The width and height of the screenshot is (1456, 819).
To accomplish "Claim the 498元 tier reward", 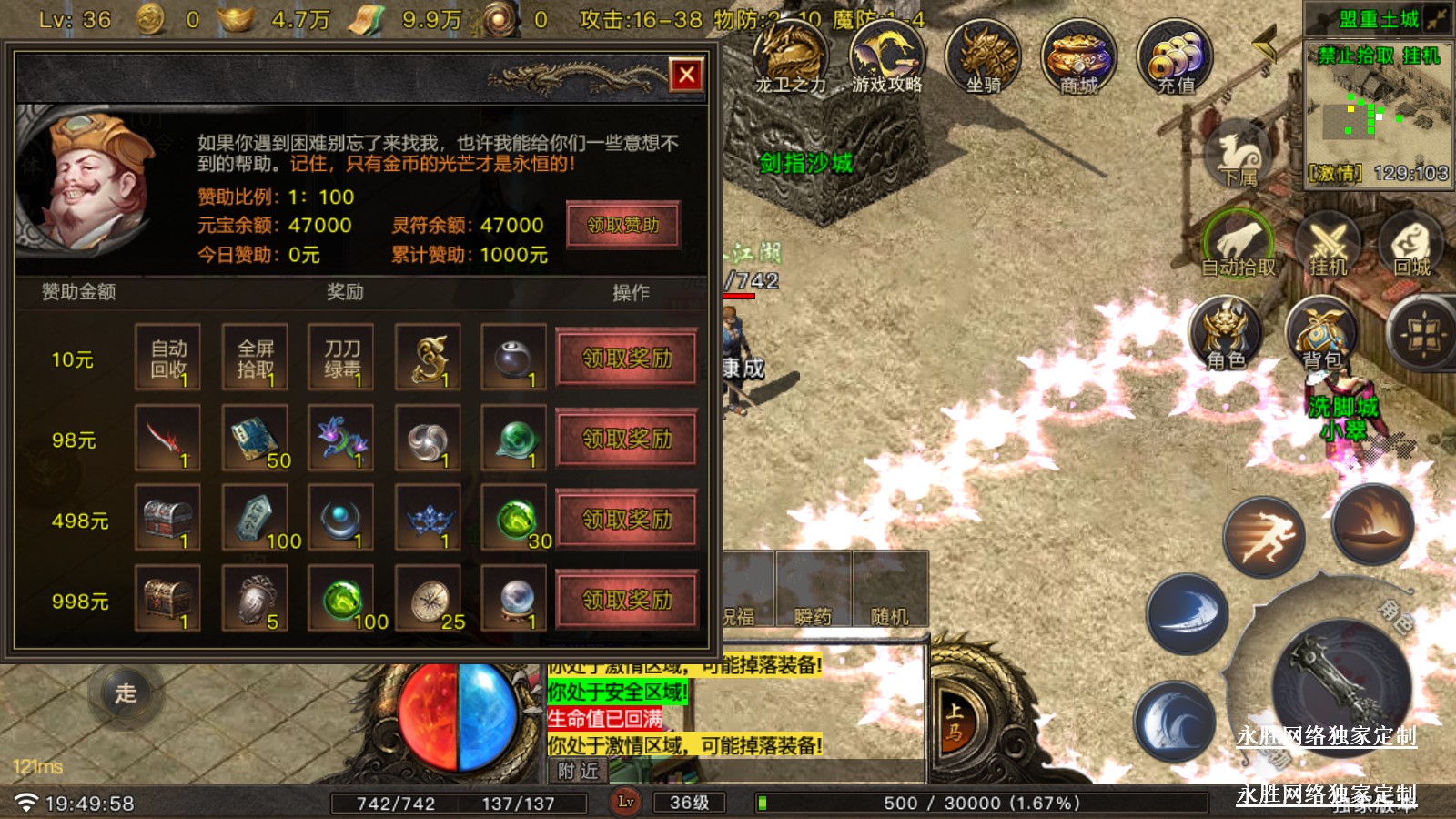I will (x=627, y=520).
